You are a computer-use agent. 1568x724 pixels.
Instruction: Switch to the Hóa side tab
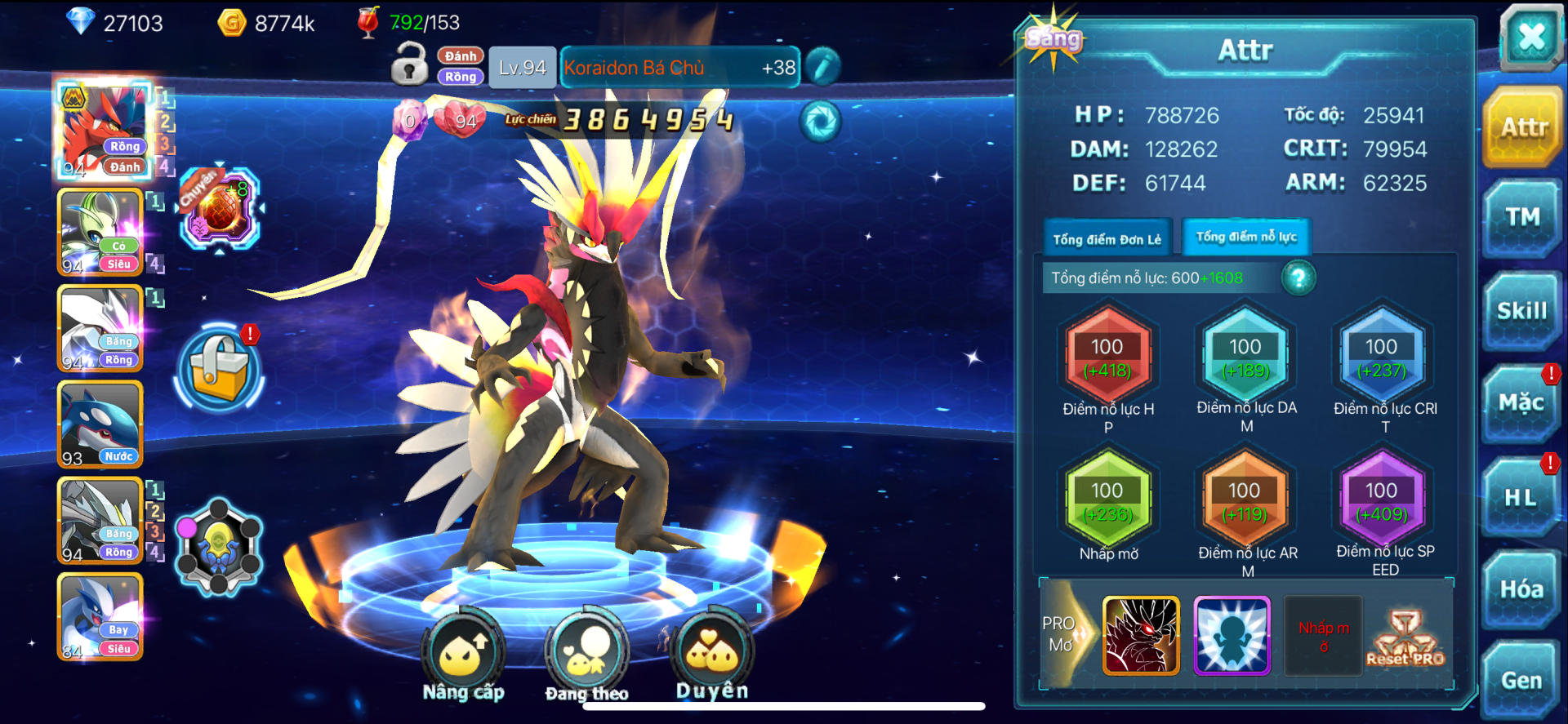tap(1521, 589)
